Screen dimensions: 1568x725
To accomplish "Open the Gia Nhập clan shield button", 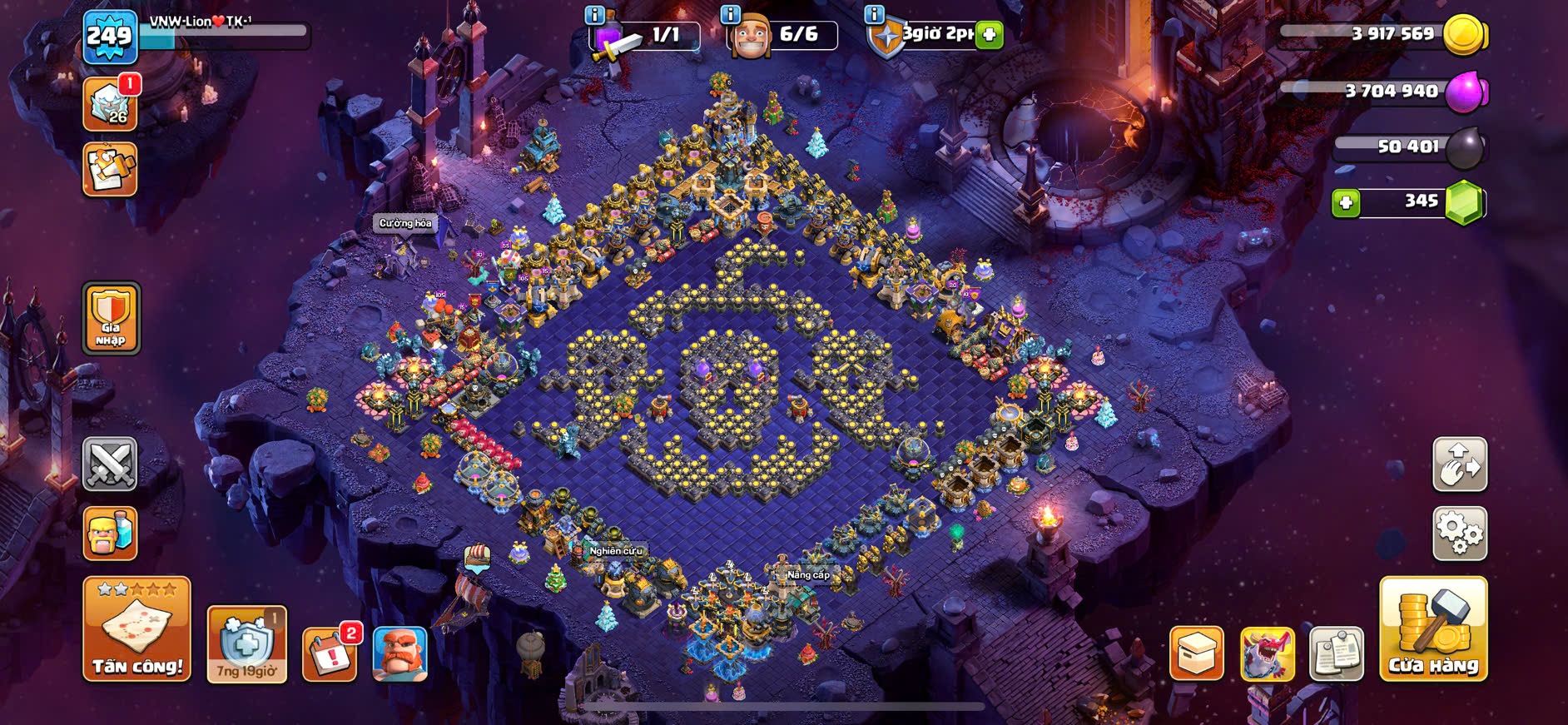I will pyautogui.click(x=111, y=318).
